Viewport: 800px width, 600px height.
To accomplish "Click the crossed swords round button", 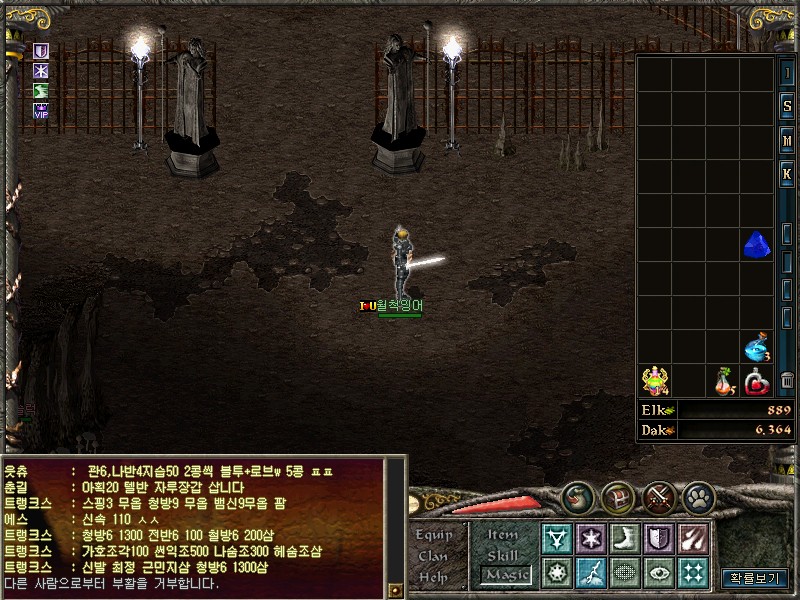I will pyautogui.click(x=658, y=495).
